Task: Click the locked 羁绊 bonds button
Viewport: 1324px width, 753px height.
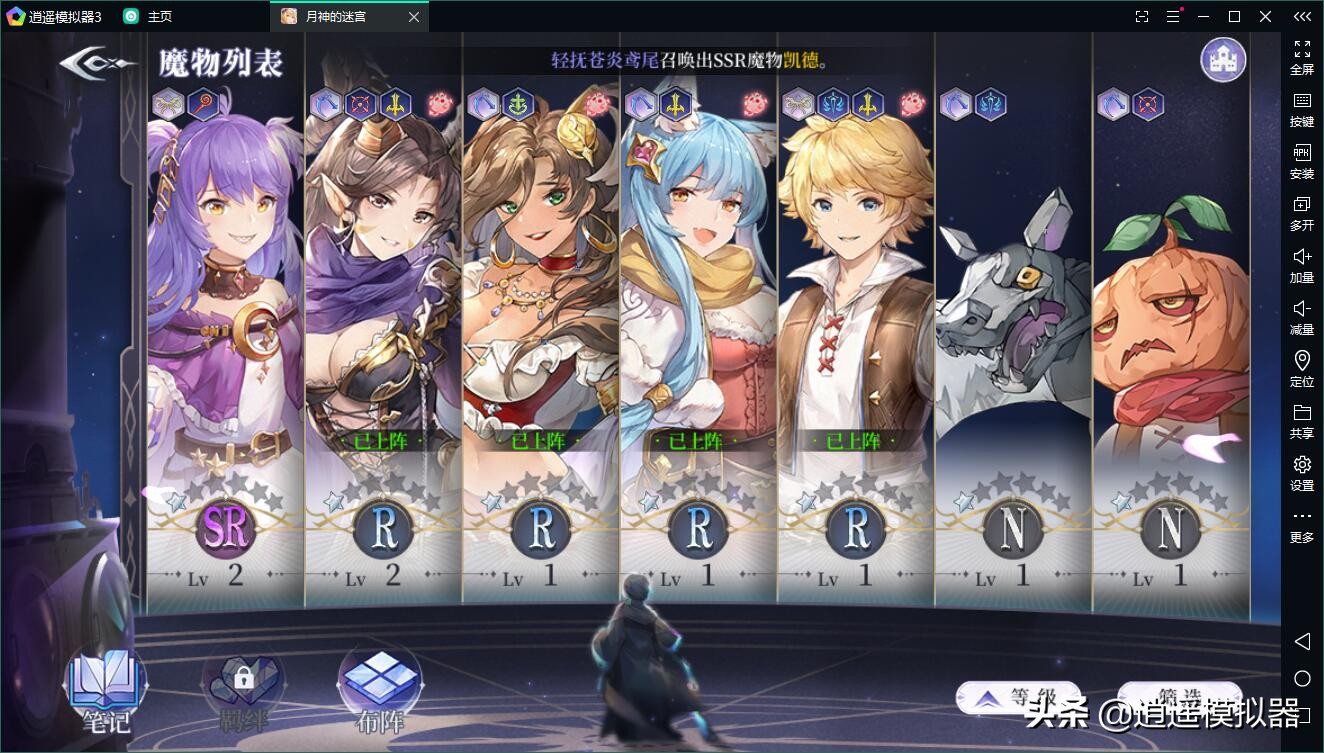Action: point(243,688)
